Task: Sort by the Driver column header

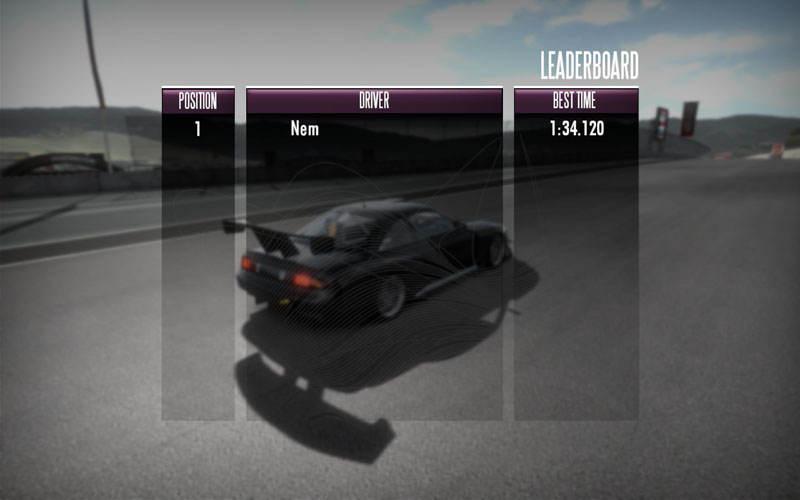Action: [374, 101]
